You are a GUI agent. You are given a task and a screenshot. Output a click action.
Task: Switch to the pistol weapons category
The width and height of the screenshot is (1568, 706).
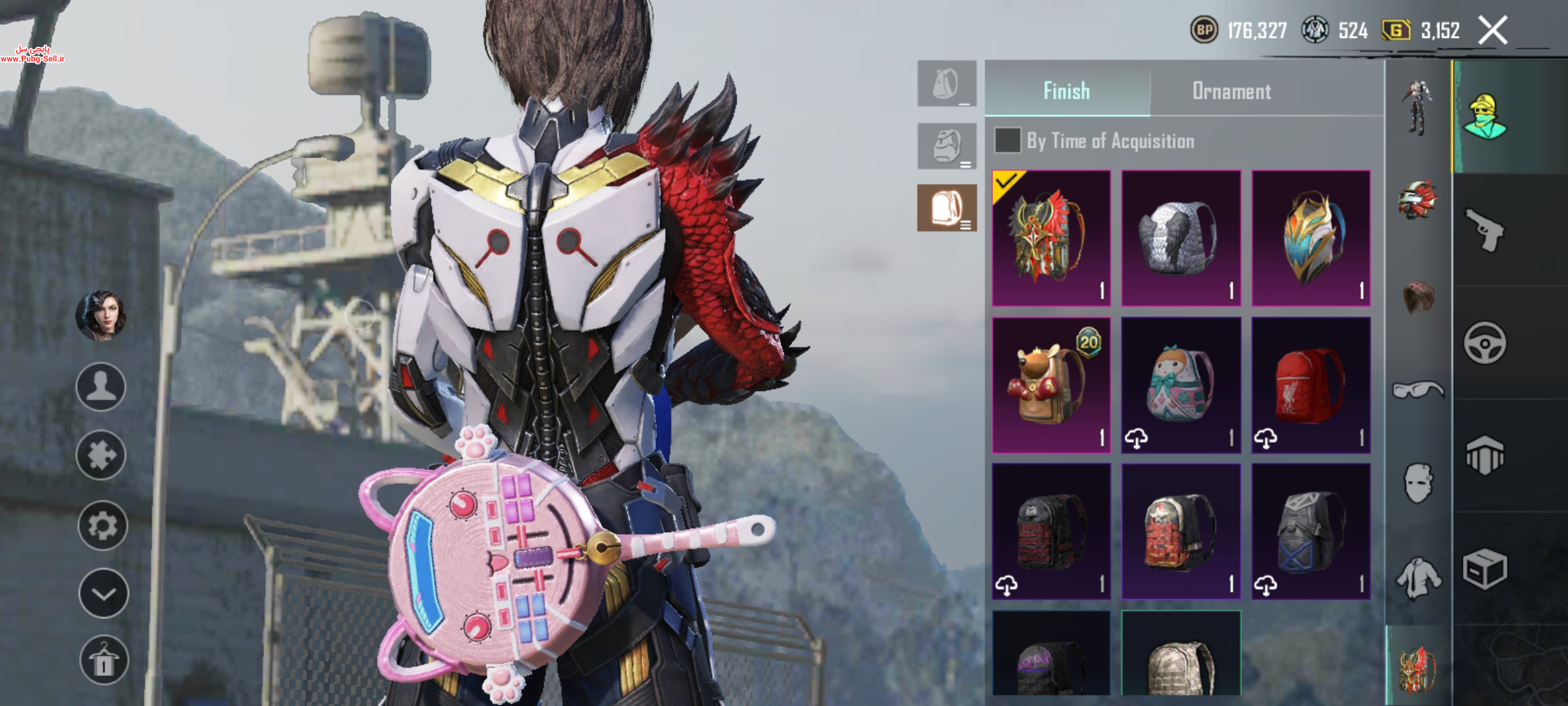(x=1484, y=229)
